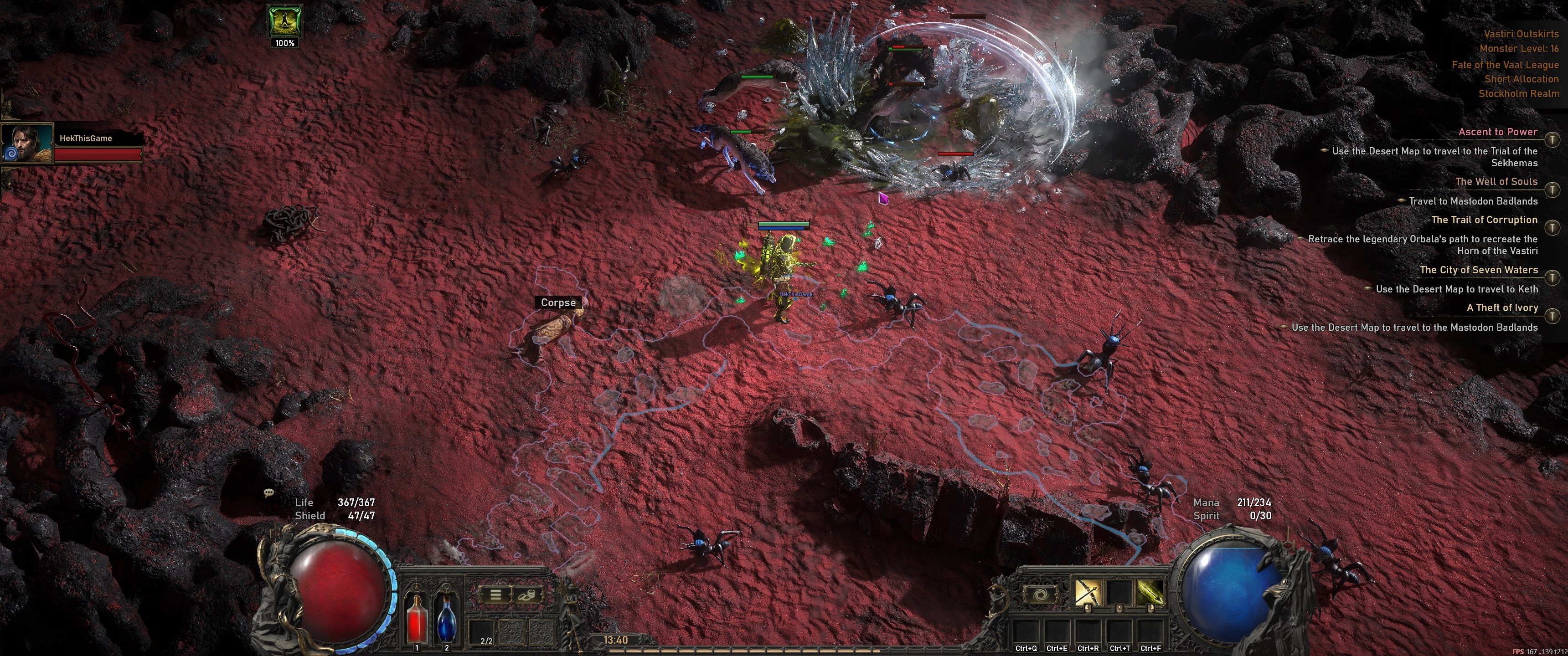Select The Well of Souls quest entry
Image resolution: width=1568 pixels, height=656 pixels.
point(1496,181)
